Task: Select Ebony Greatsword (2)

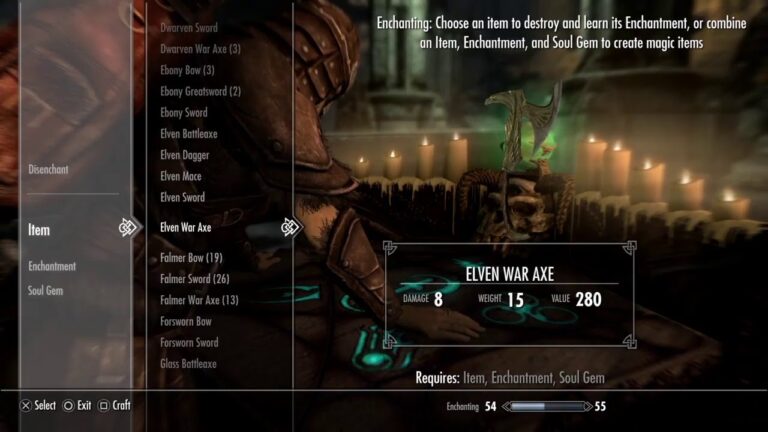Action: [x=200, y=92]
